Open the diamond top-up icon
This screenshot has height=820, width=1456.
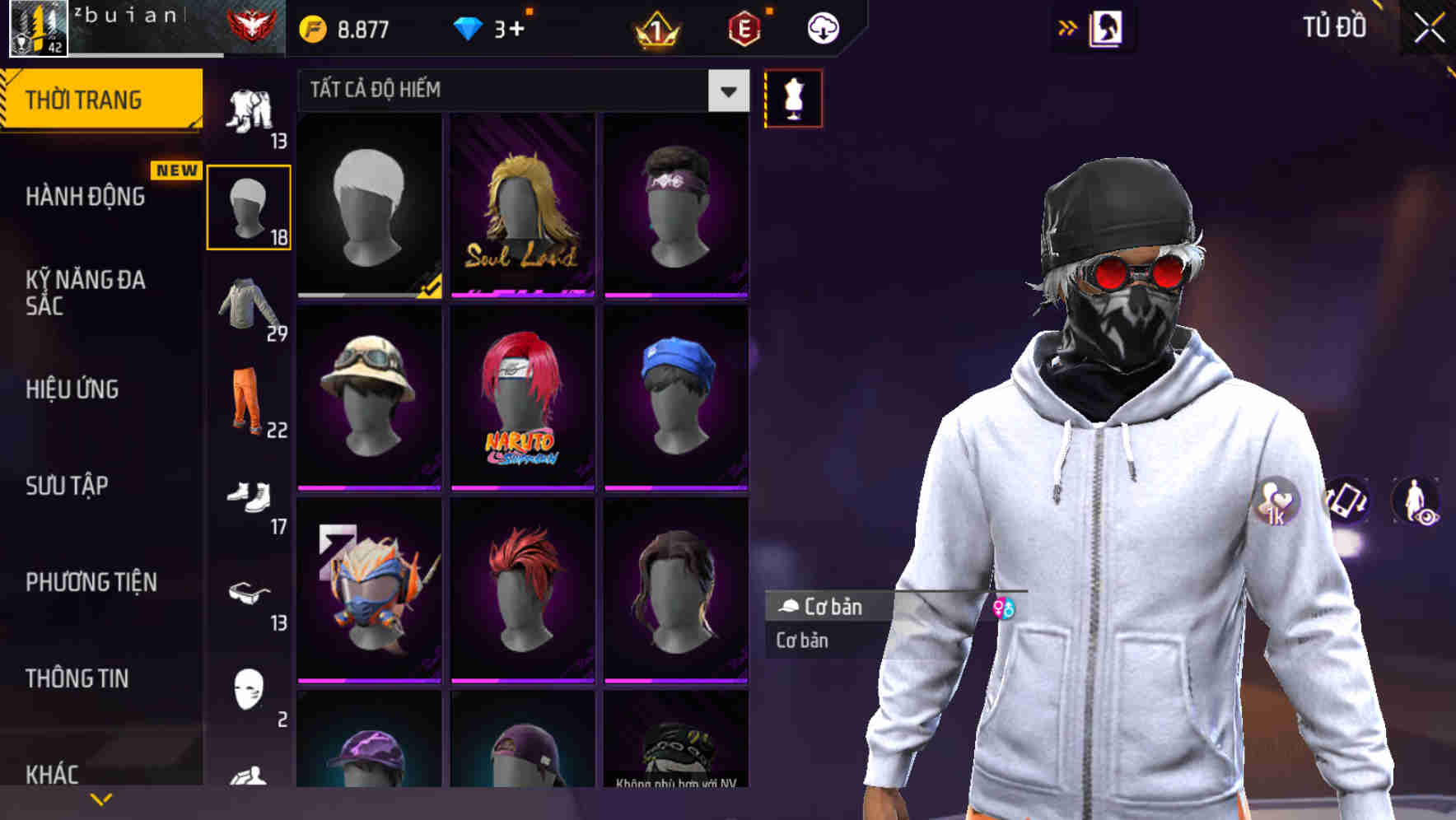[x=472, y=27]
